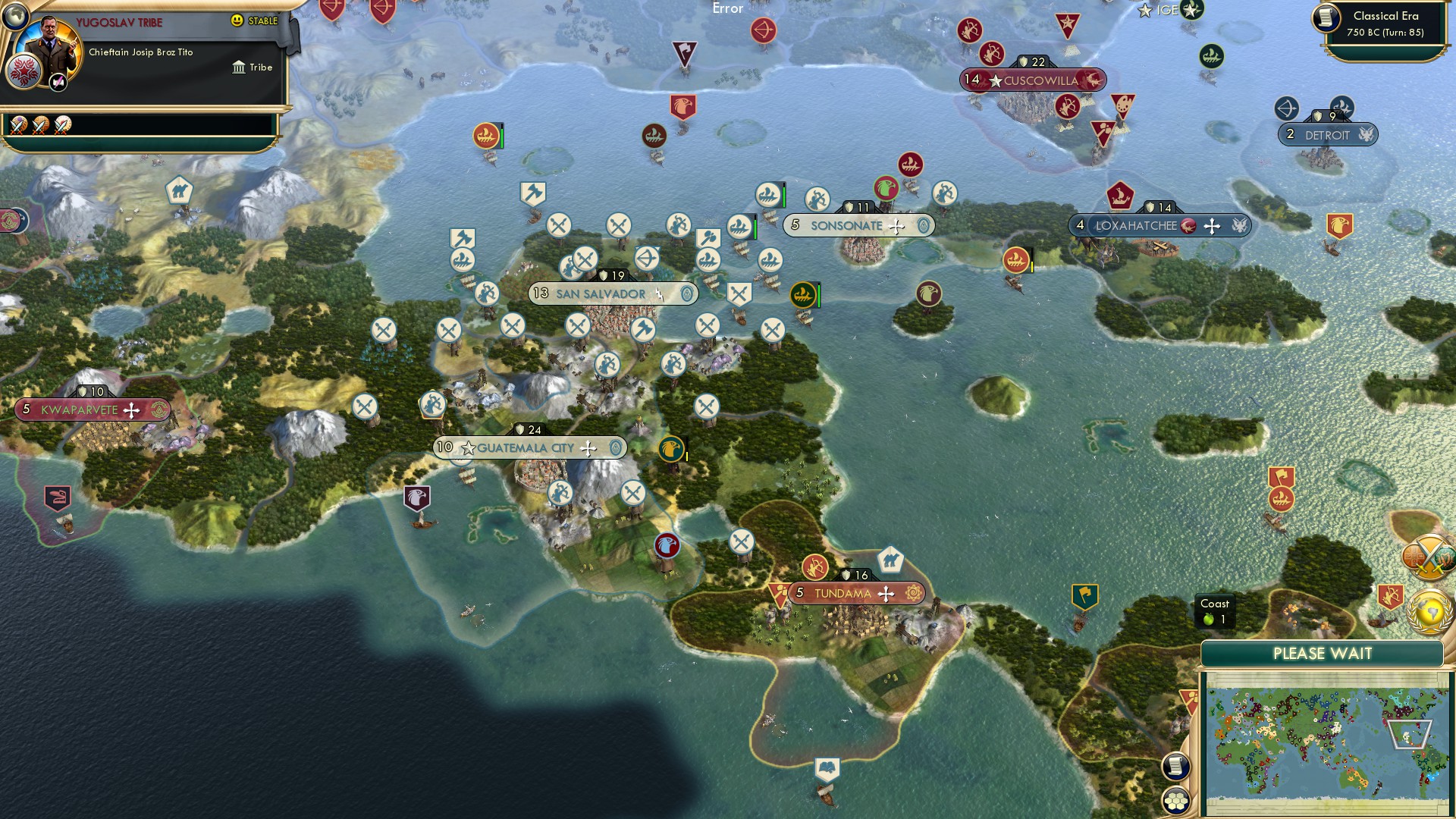Open the notifications scroll icon near minimap

1178,767
